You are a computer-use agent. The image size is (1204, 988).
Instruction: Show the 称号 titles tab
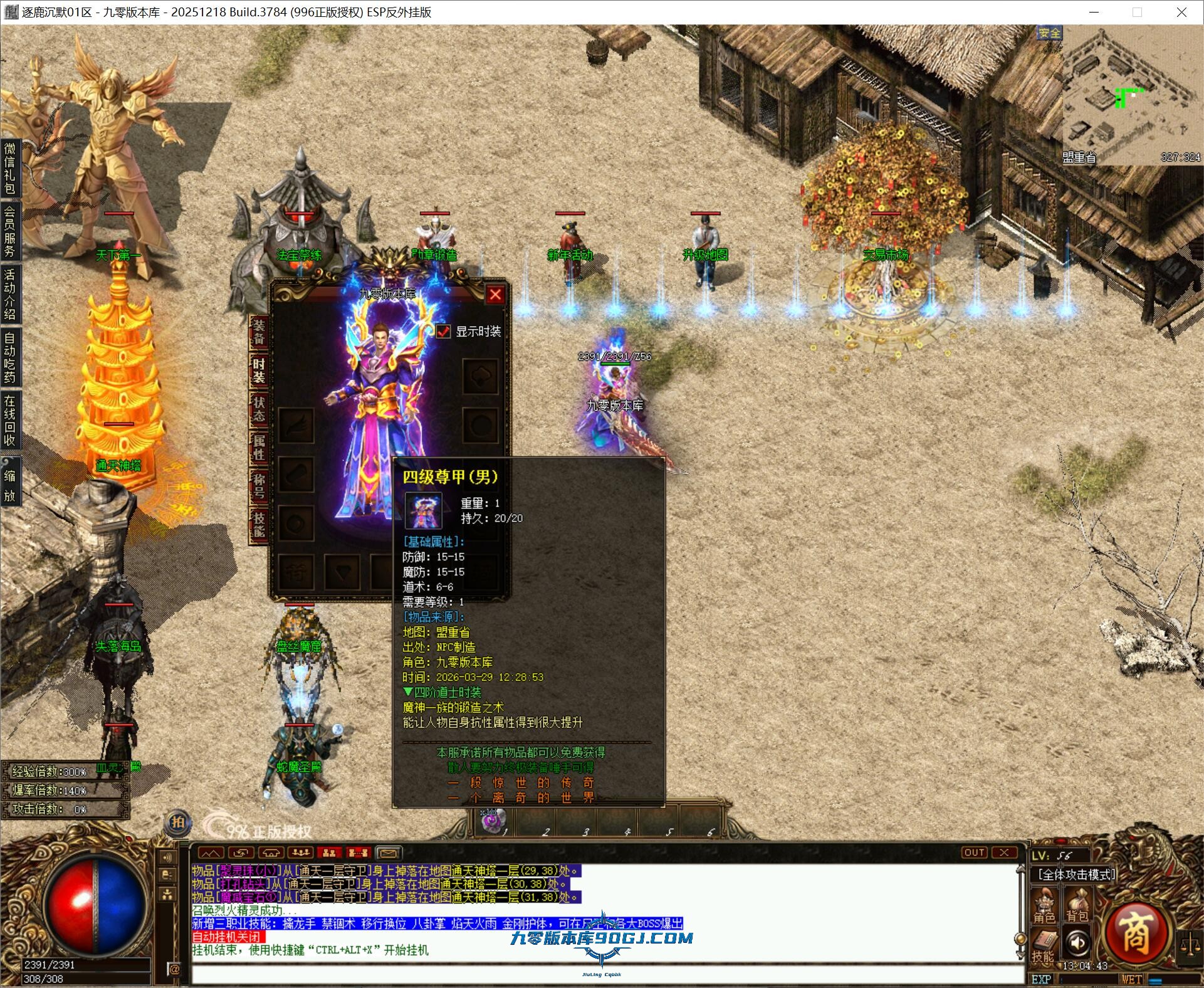[258, 486]
